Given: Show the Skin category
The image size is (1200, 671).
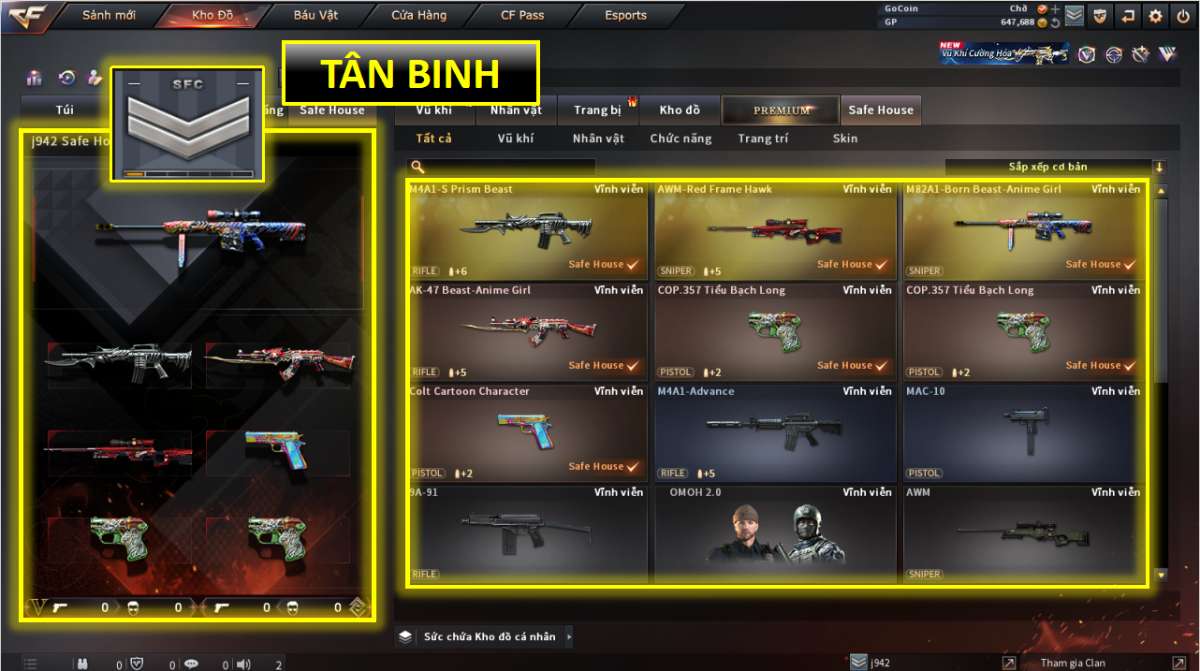Looking at the screenshot, I should pyautogui.click(x=845, y=139).
